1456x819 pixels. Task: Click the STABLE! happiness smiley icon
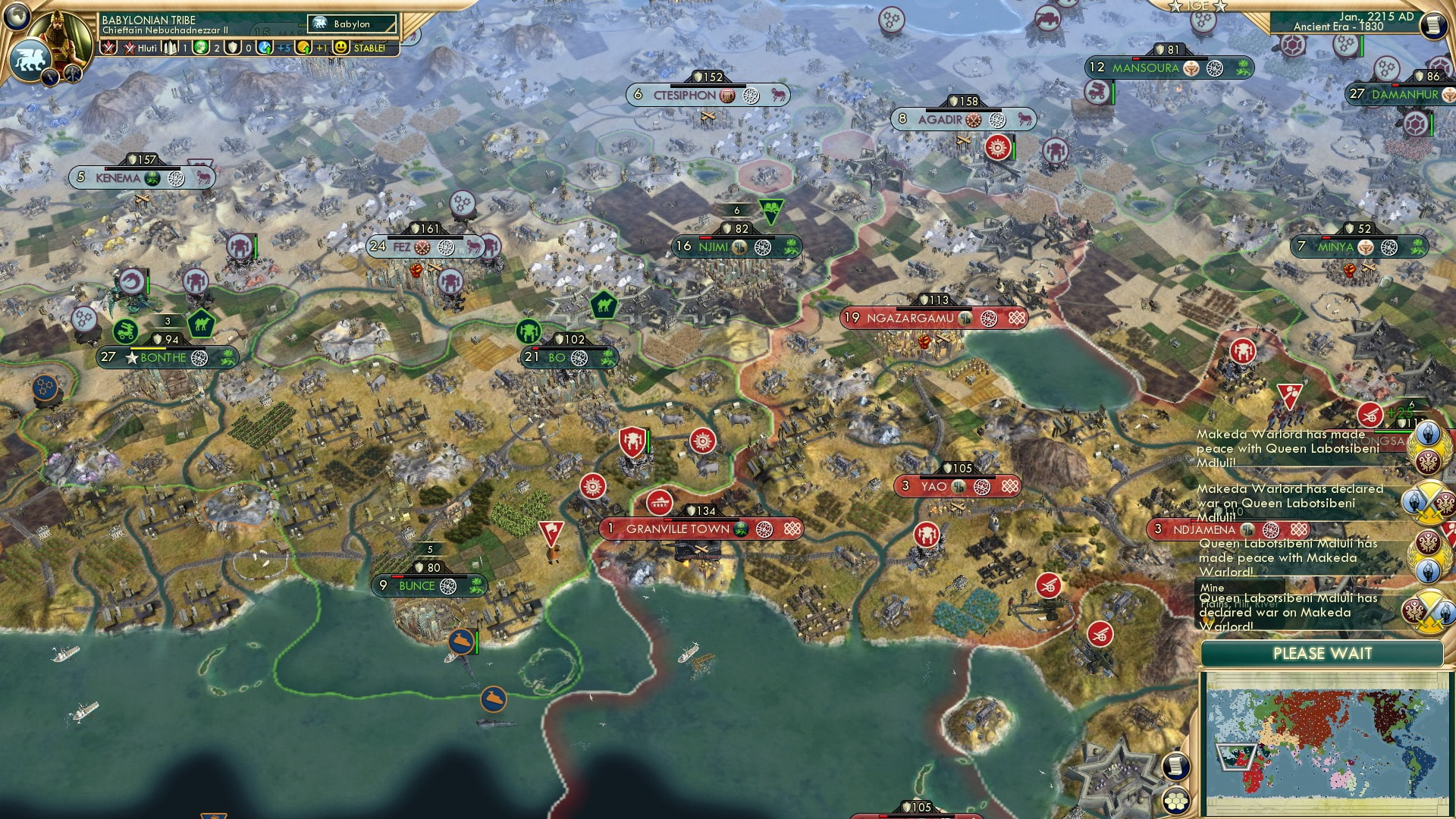point(343,48)
